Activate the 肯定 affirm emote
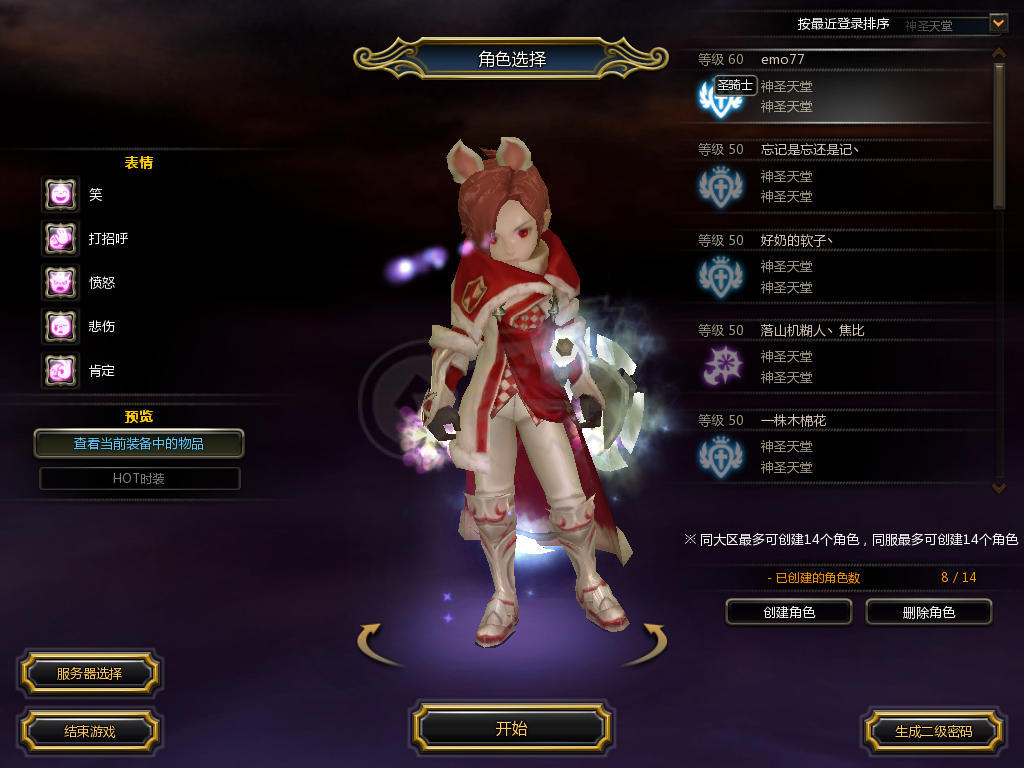This screenshot has width=1024, height=768. (x=60, y=370)
